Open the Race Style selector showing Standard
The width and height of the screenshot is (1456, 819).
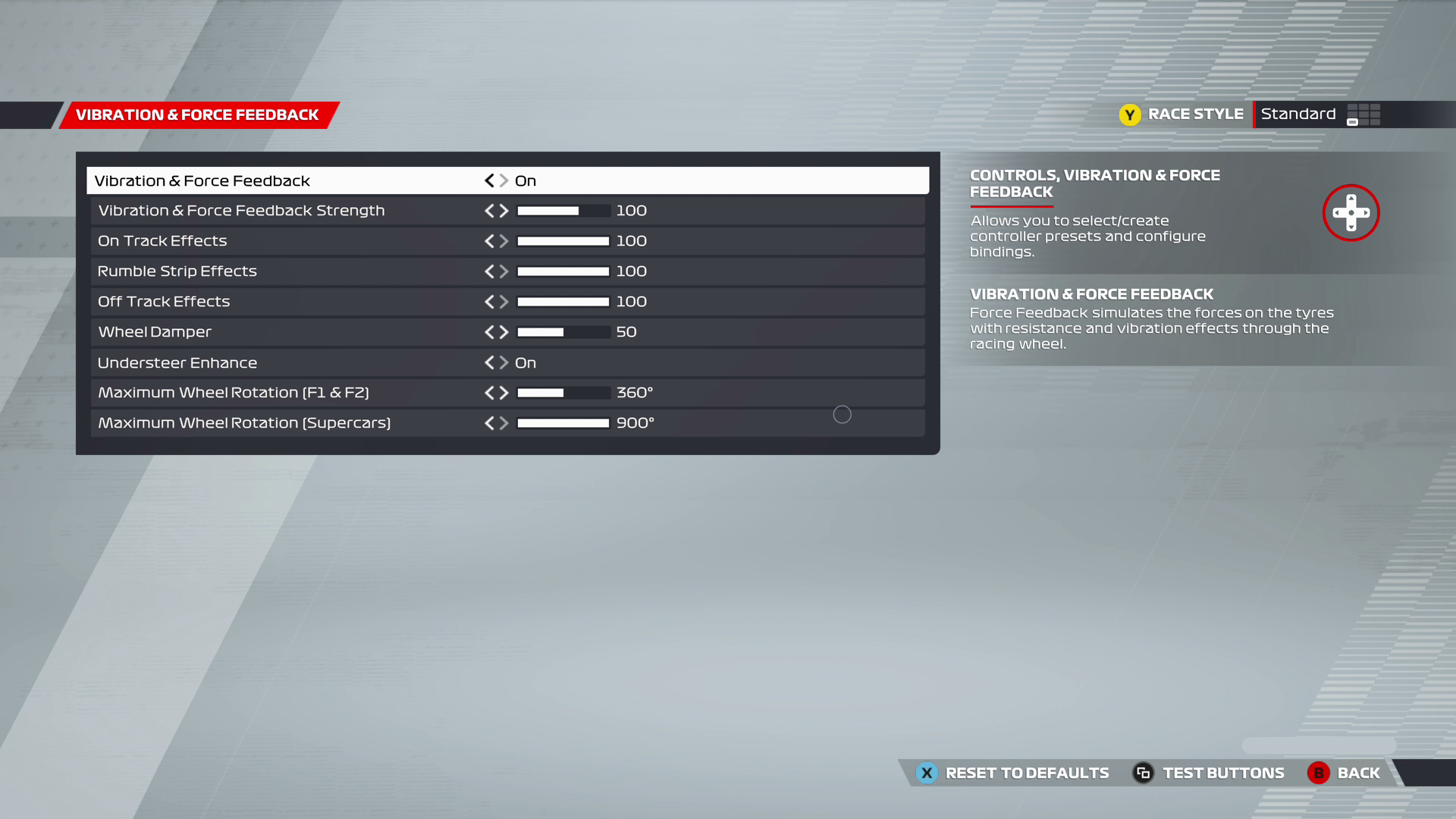[x=1298, y=114]
